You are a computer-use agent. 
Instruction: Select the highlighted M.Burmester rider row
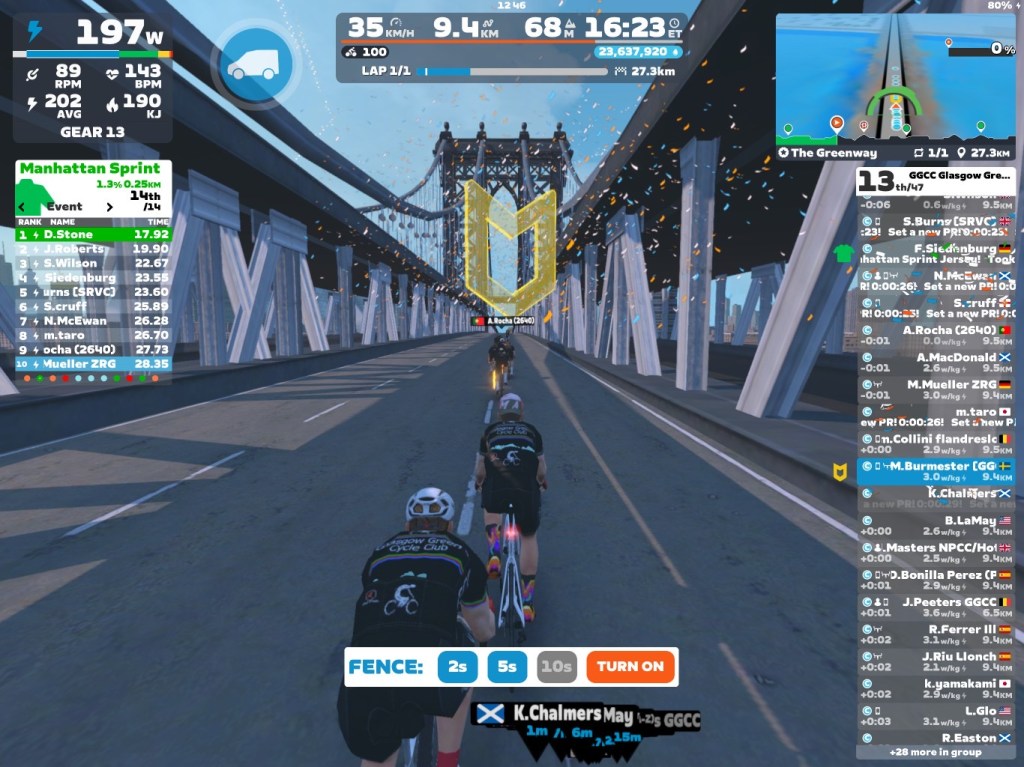[x=936, y=472]
